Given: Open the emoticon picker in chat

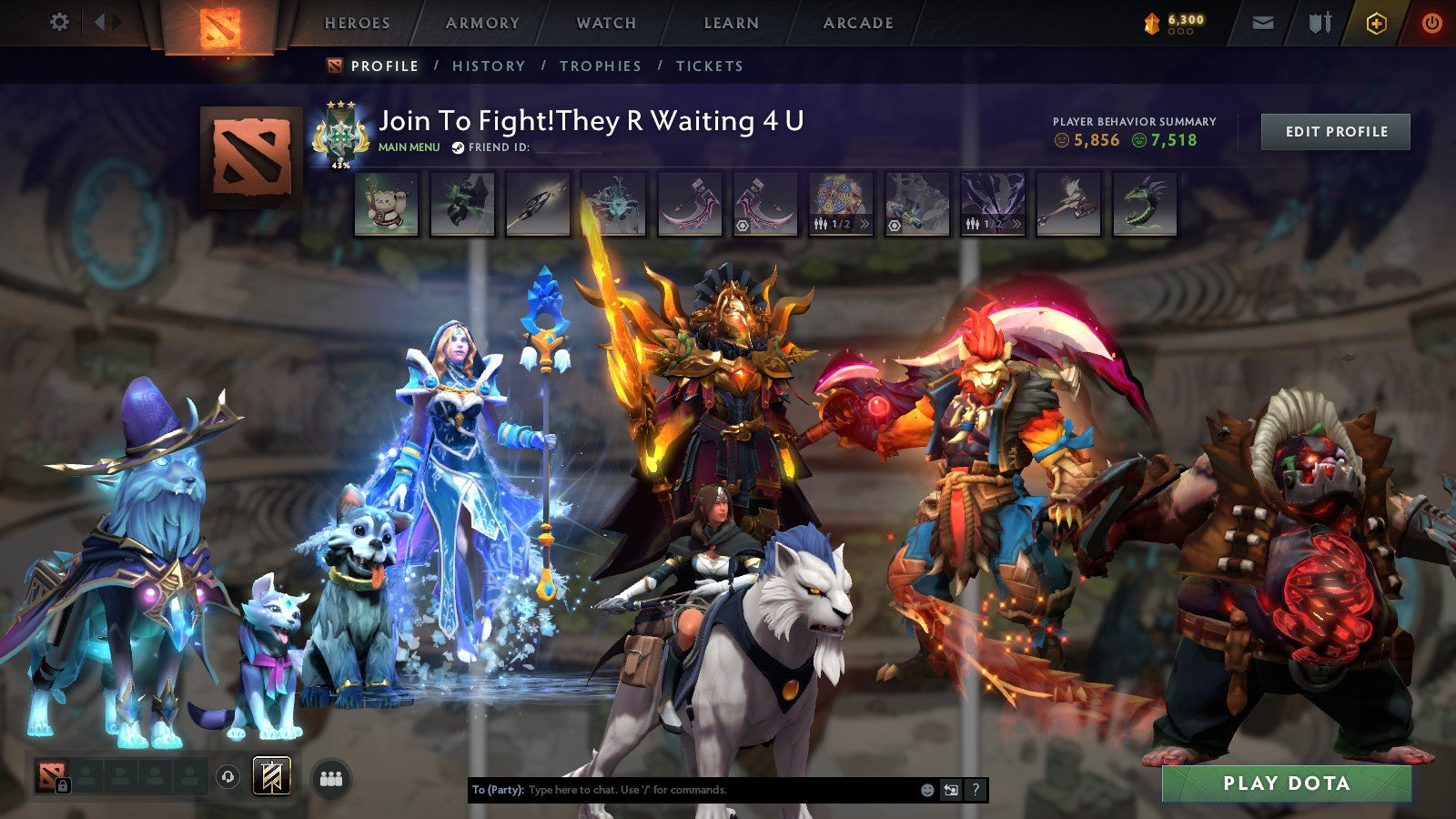Looking at the screenshot, I should (926, 791).
